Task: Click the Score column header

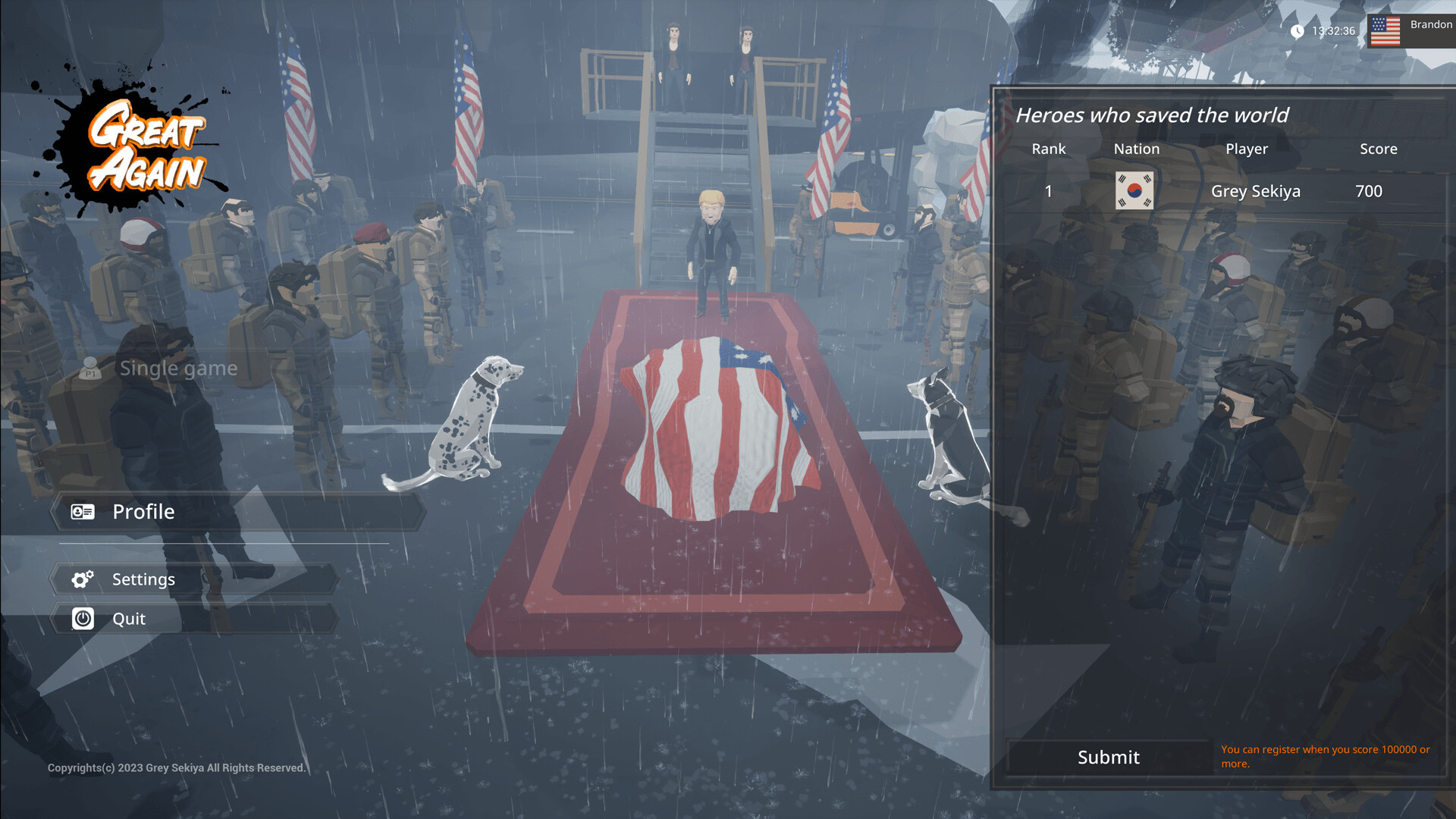Action: (1378, 149)
